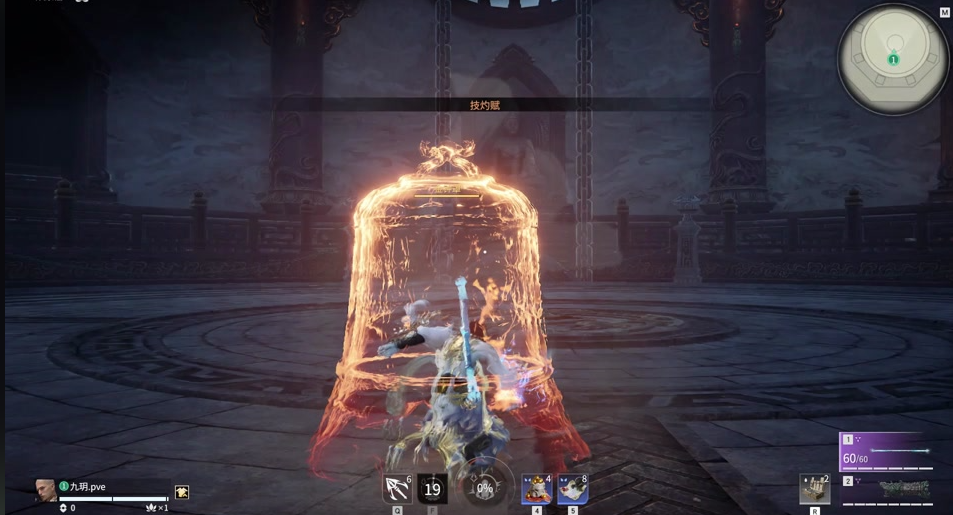Use the consumable with count 8
953x515 pixels.
click(x=573, y=489)
